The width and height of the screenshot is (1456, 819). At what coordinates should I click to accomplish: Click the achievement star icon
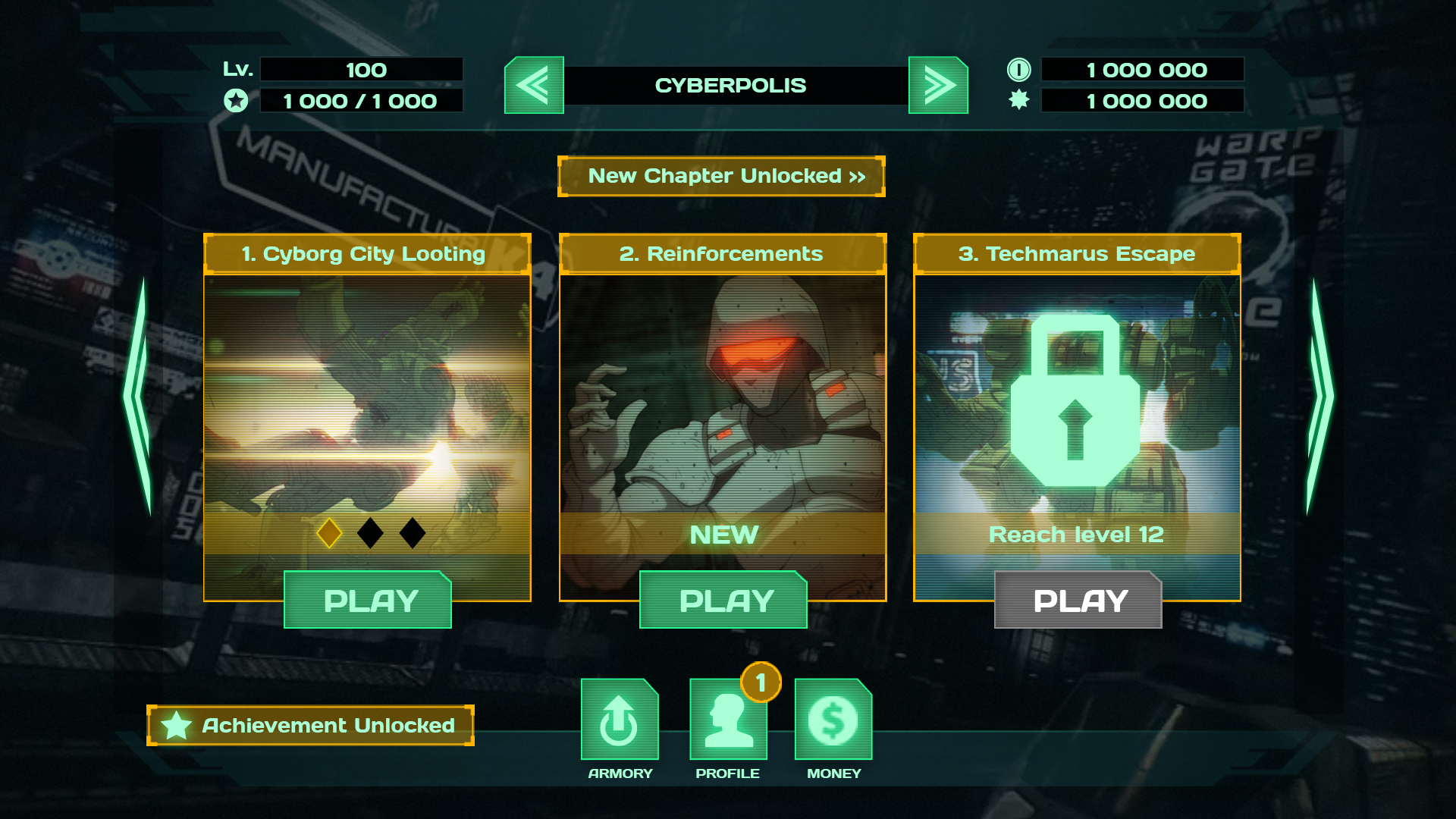(x=177, y=725)
